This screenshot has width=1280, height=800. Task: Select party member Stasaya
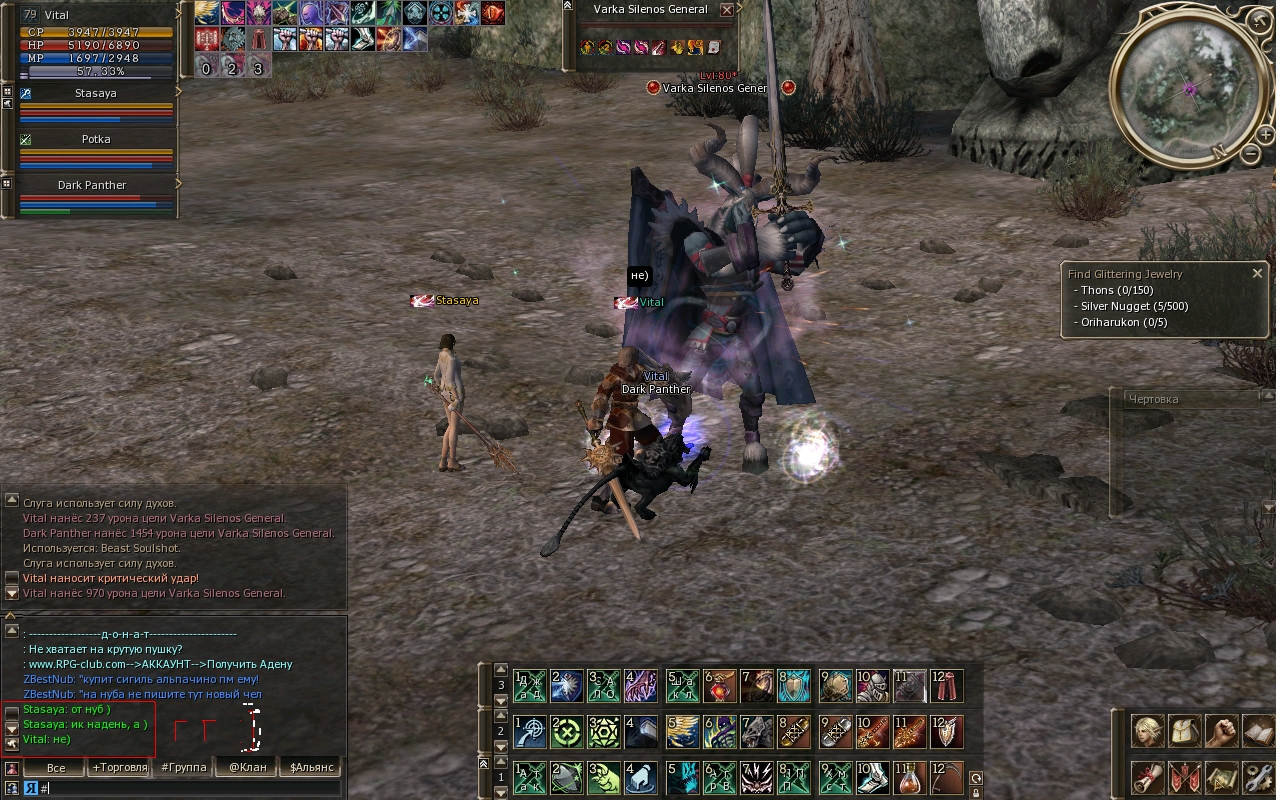pyautogui.click(x=96, y=93)
